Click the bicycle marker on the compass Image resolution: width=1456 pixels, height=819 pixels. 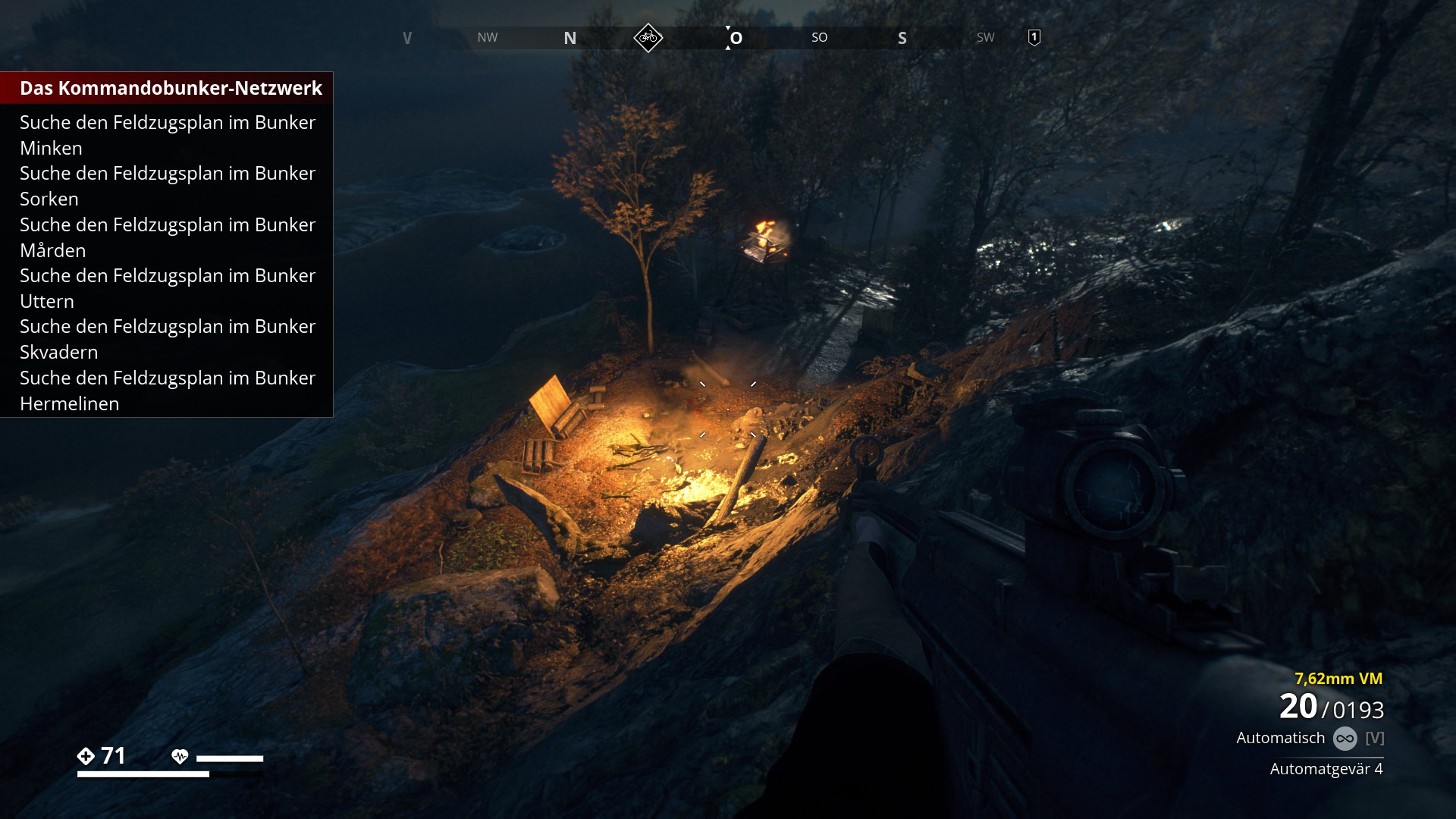pyautogui.click(x=648, y=37)
